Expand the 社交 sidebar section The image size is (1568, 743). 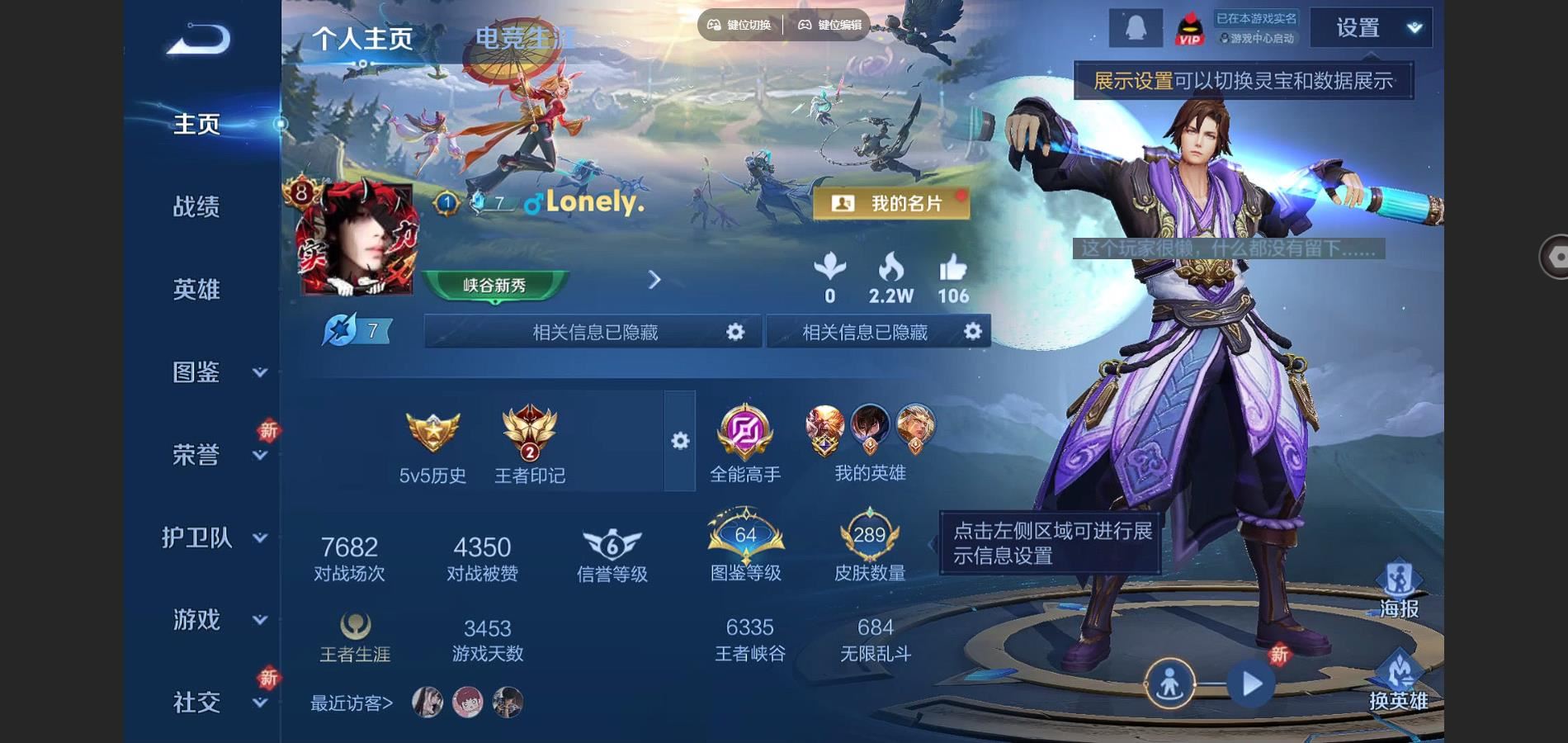[x=259, y=703]
